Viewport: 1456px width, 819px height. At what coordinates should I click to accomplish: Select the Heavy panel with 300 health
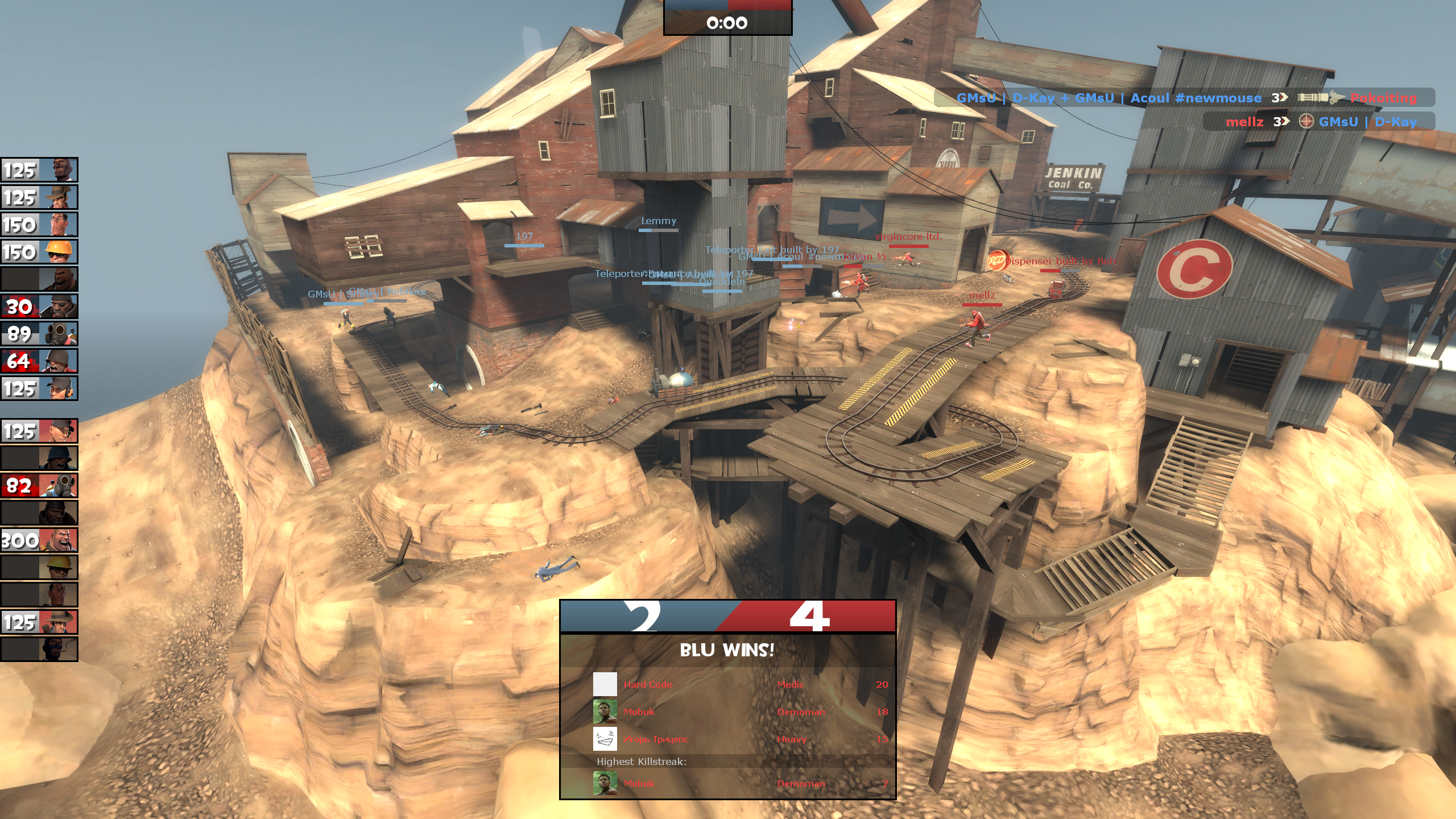pos(39,540)
